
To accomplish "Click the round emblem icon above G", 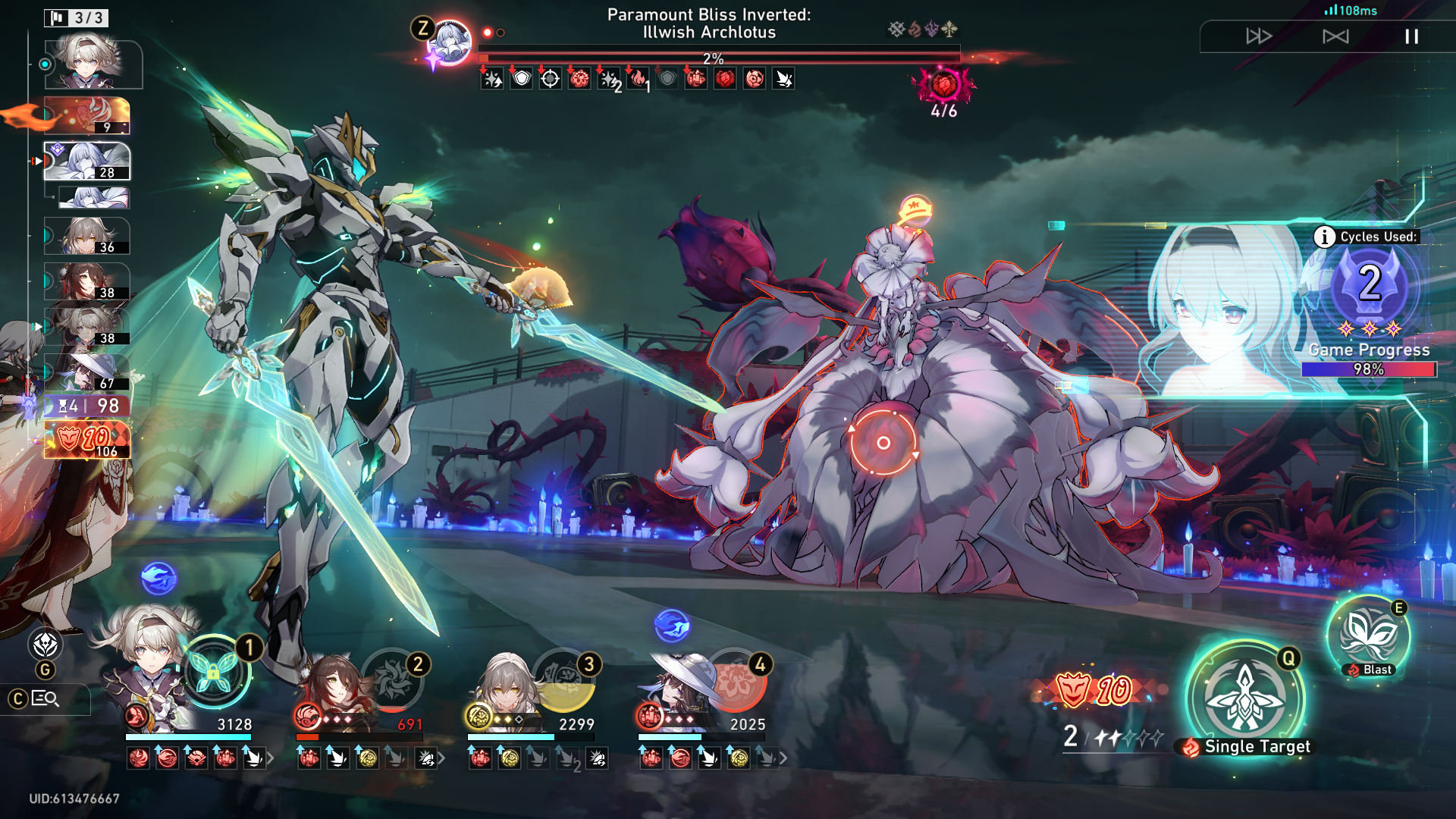I will 45,645.
